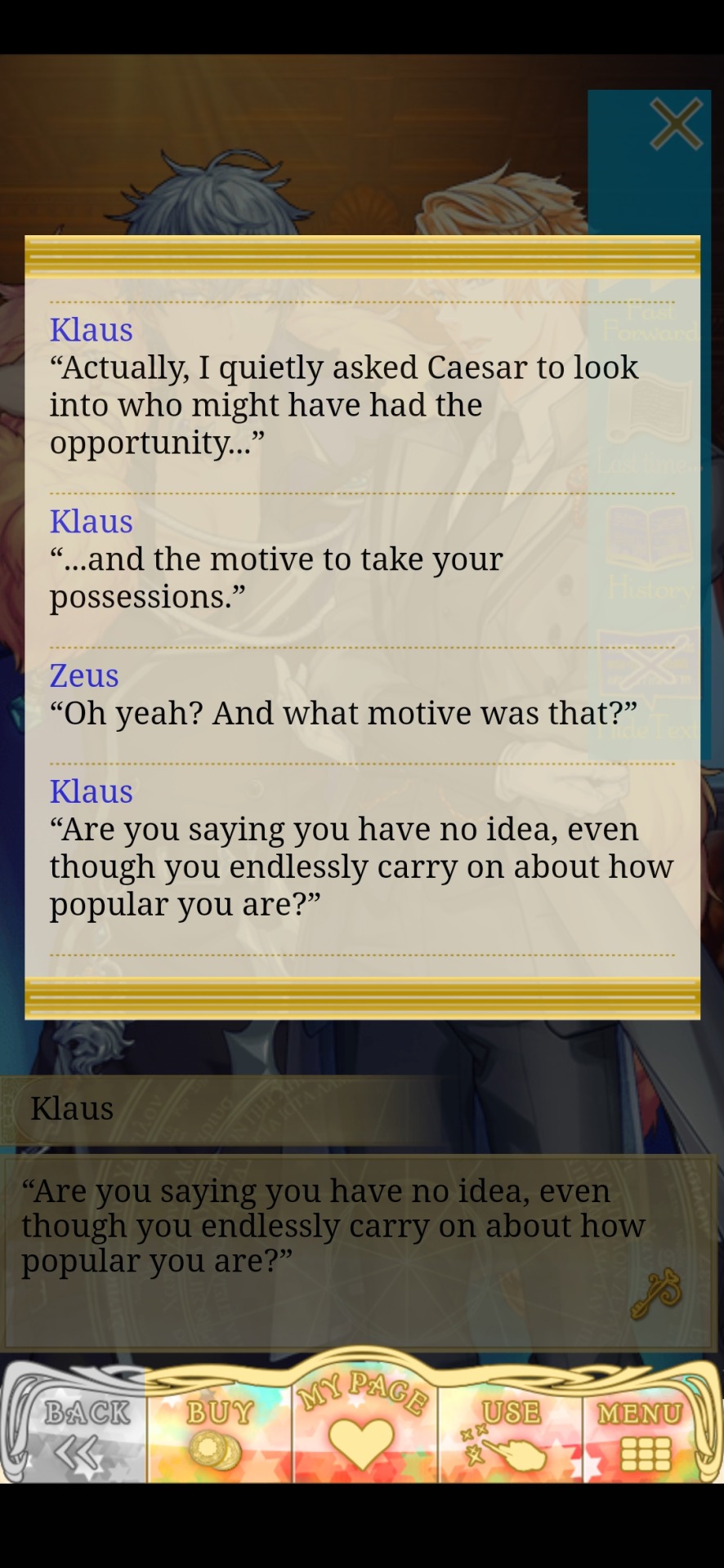Advance the dialogue via the golden key icon

click(656, 1293)
